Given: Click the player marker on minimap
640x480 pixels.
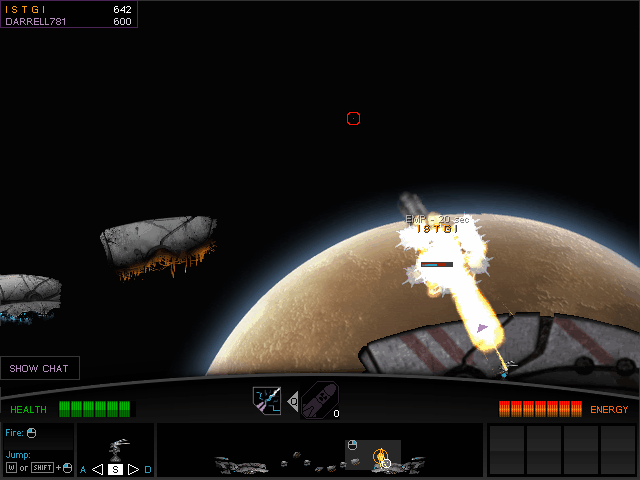Looking at the screenshot, I should pos(381,458).
